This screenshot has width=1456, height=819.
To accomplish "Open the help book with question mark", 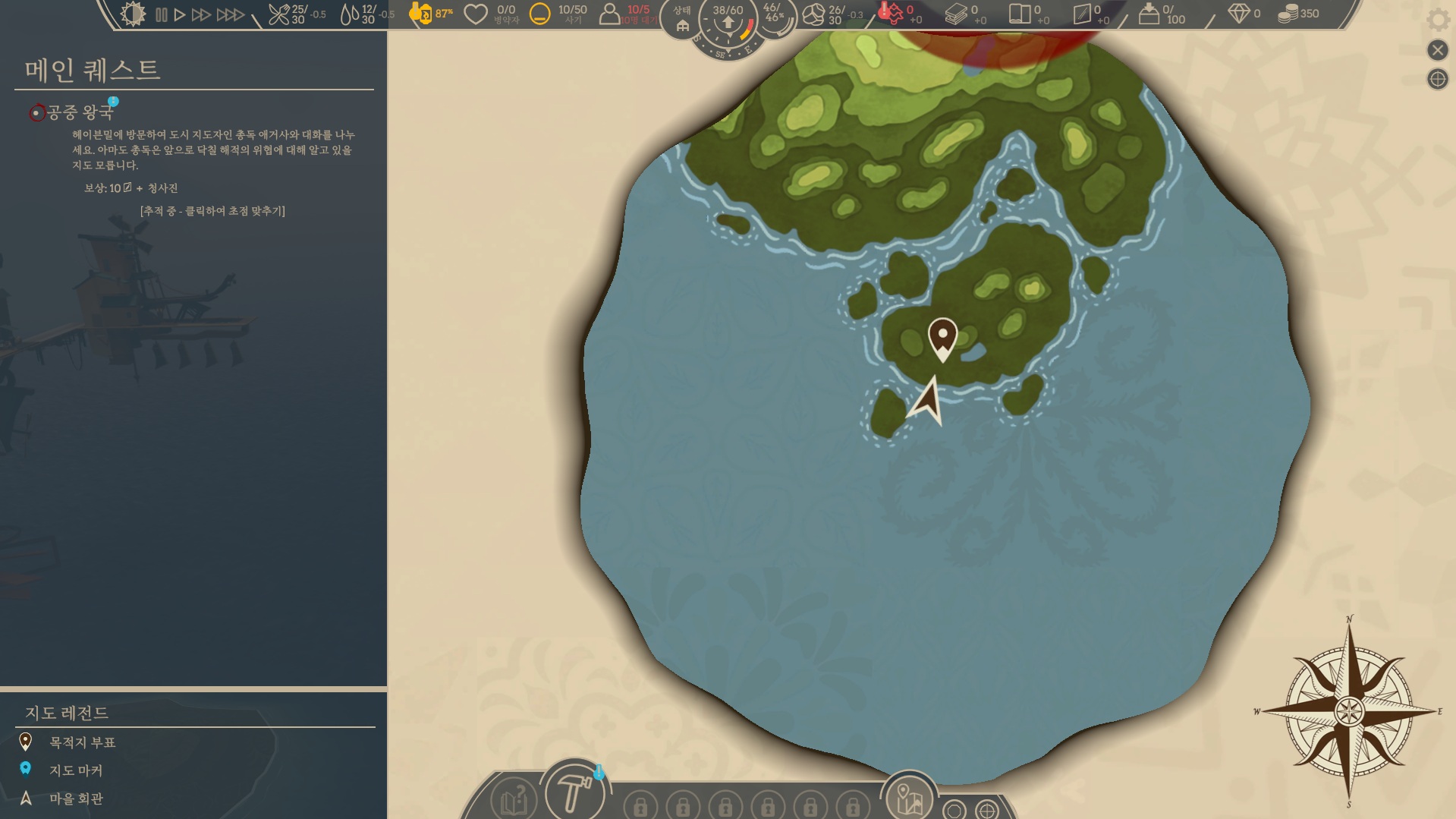I will click(x=514, y=799).
